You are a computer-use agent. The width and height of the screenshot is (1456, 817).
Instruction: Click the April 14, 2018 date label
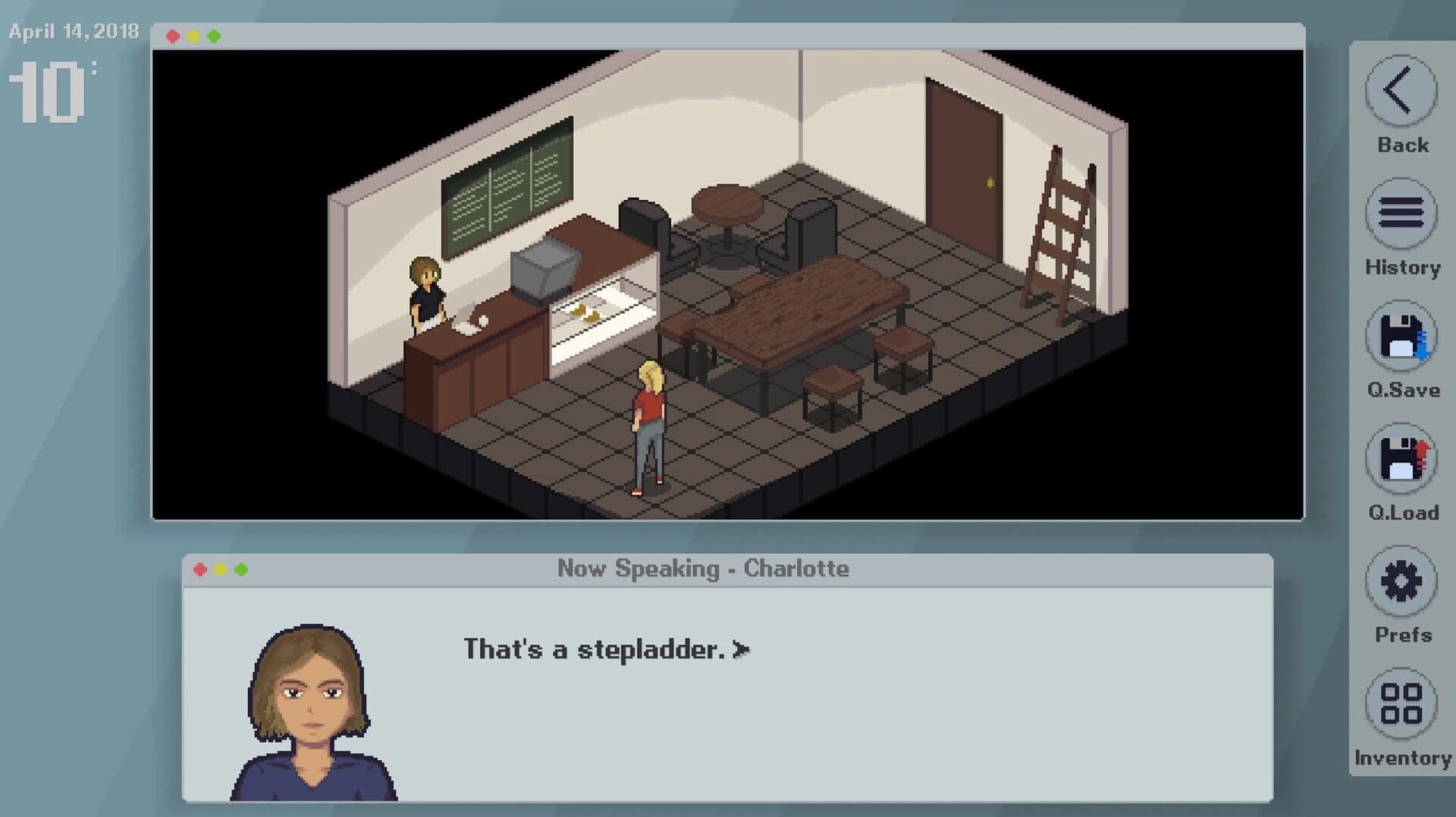click(72, 32)
